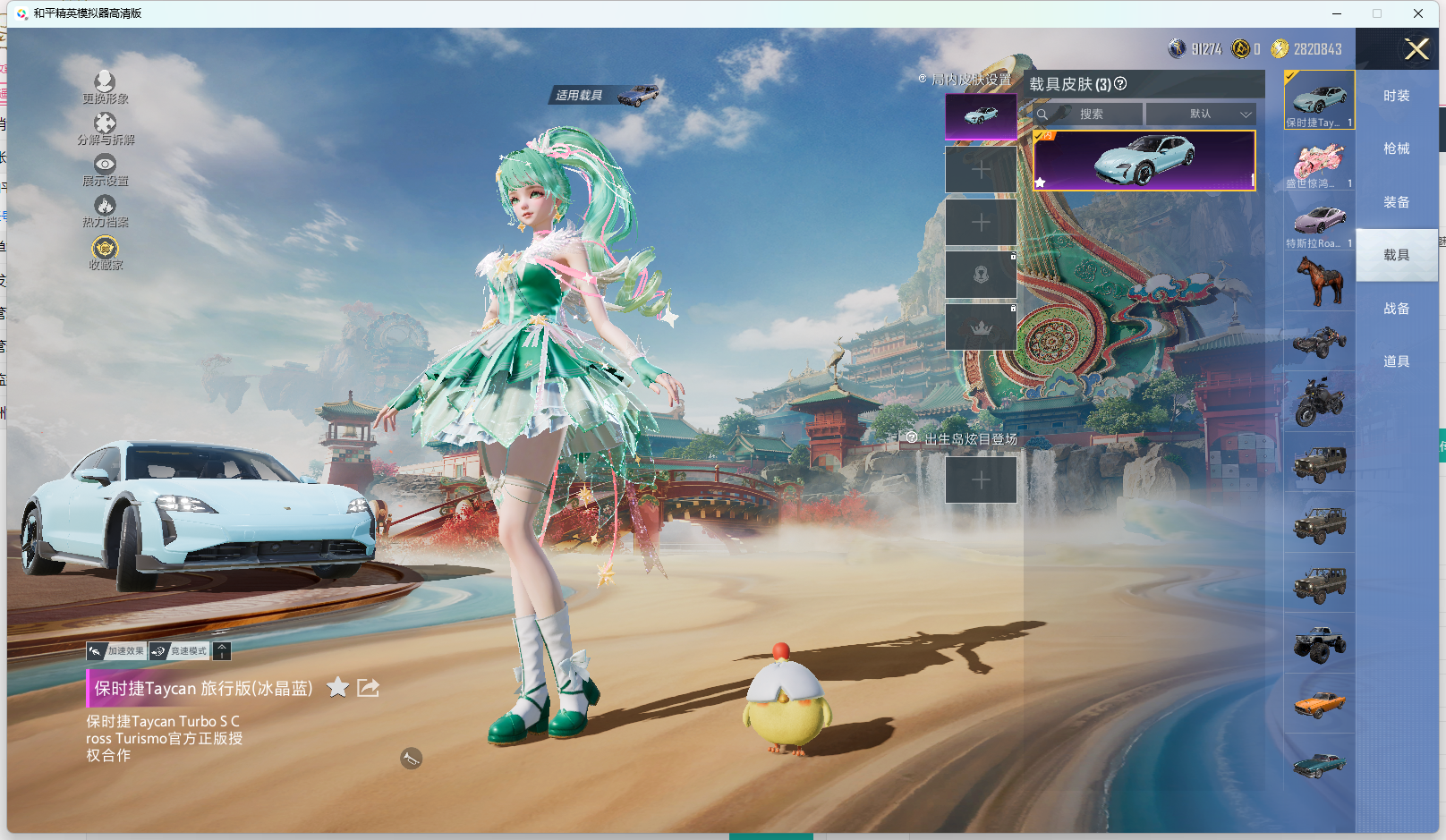
Task: Switch to the 装备 equipment tab
Action: (x=1396, y=202)
